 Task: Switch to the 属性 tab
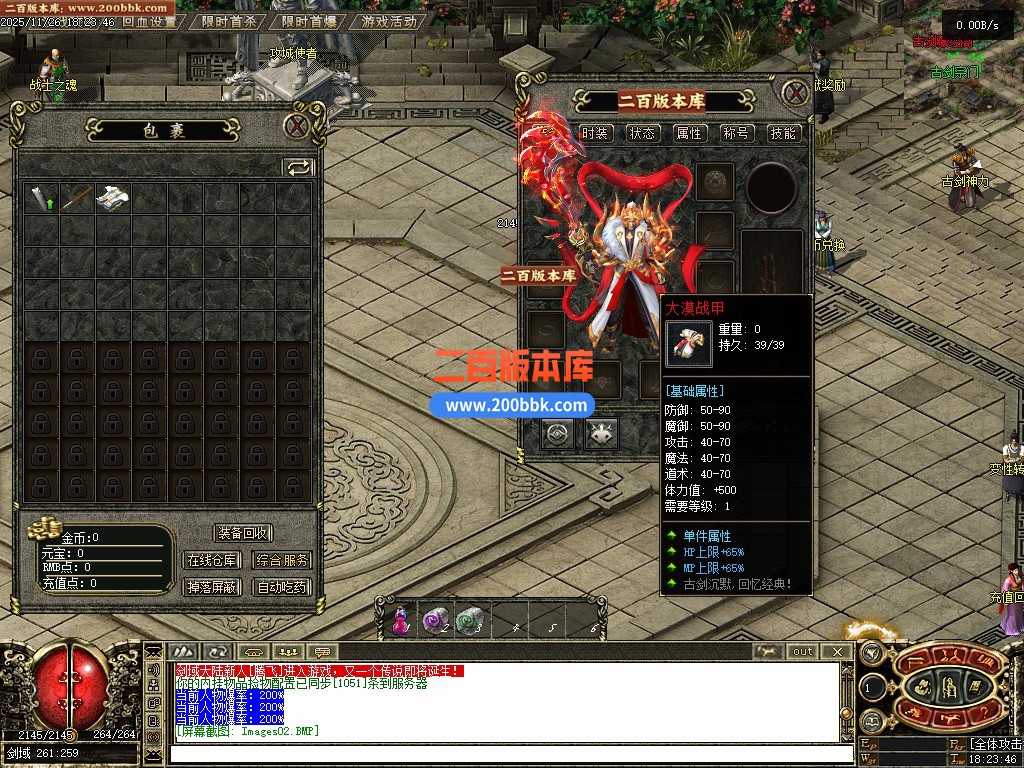tap(689, 133)
